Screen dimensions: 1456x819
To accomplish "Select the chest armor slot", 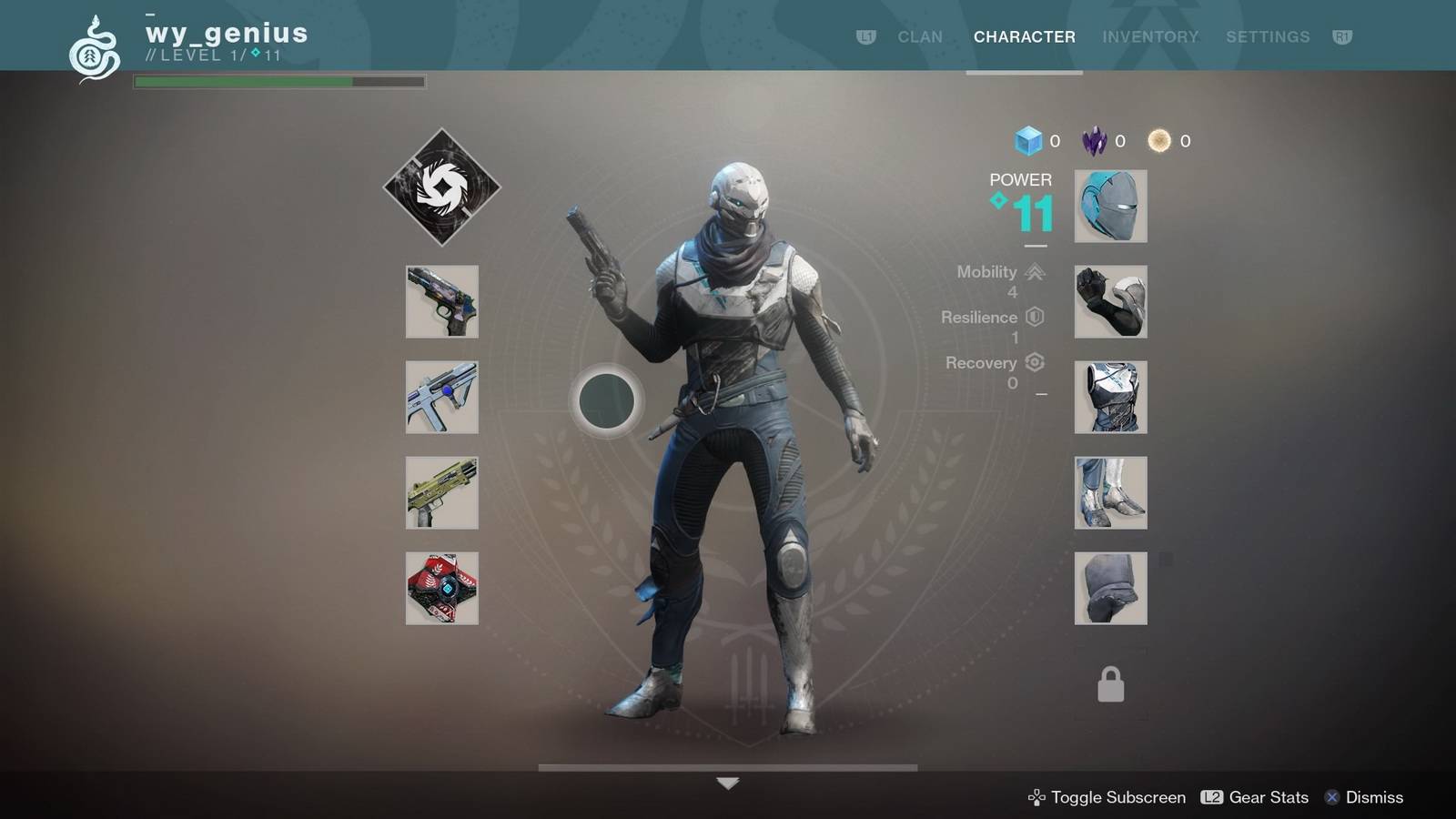I will (1110, 398).
